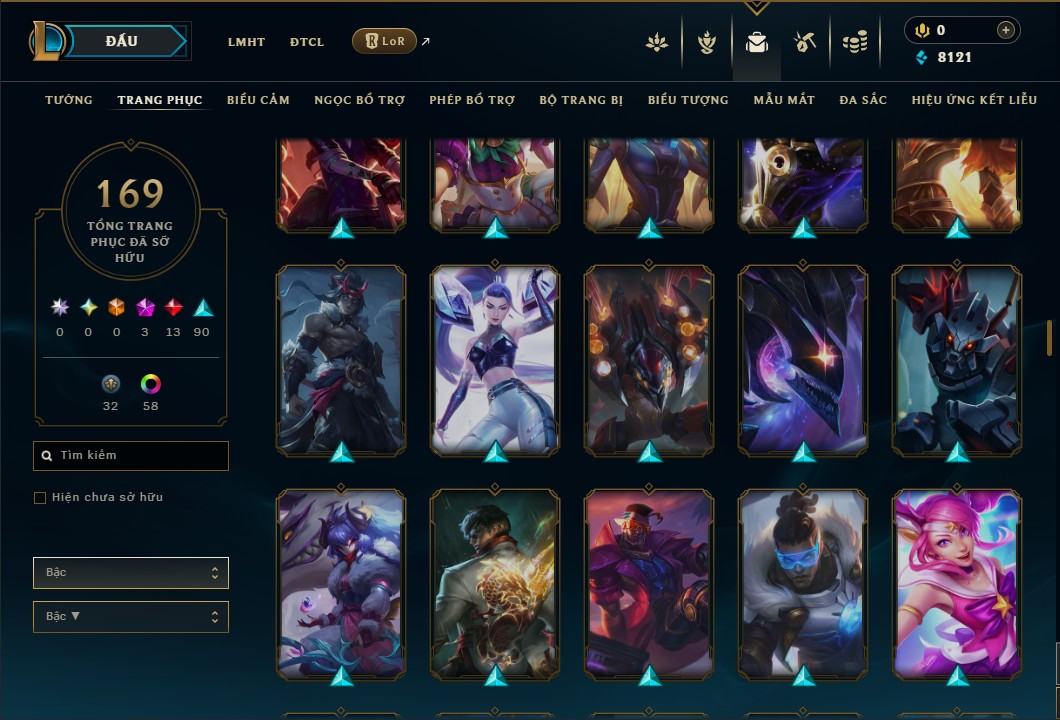Image resolution: width=1060 pixels, height=720 pixels.
Task: Open the LMHT section
Action: point(246,42)
